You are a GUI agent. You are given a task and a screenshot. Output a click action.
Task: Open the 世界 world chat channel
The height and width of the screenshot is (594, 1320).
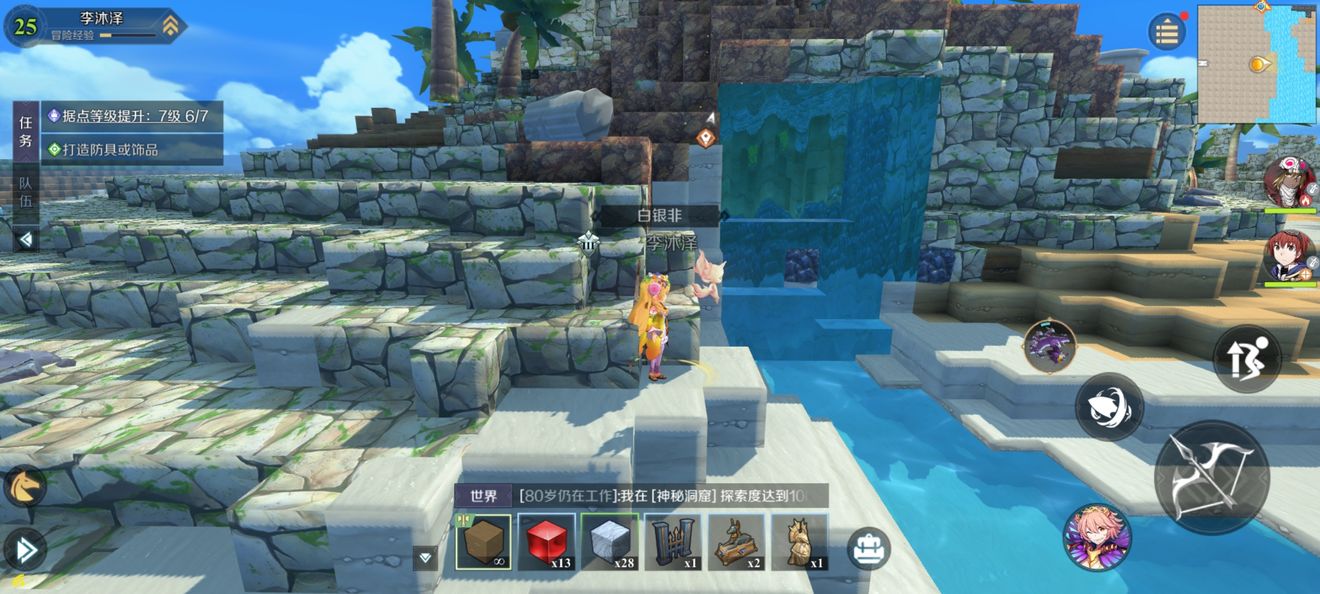coord(484,496)
